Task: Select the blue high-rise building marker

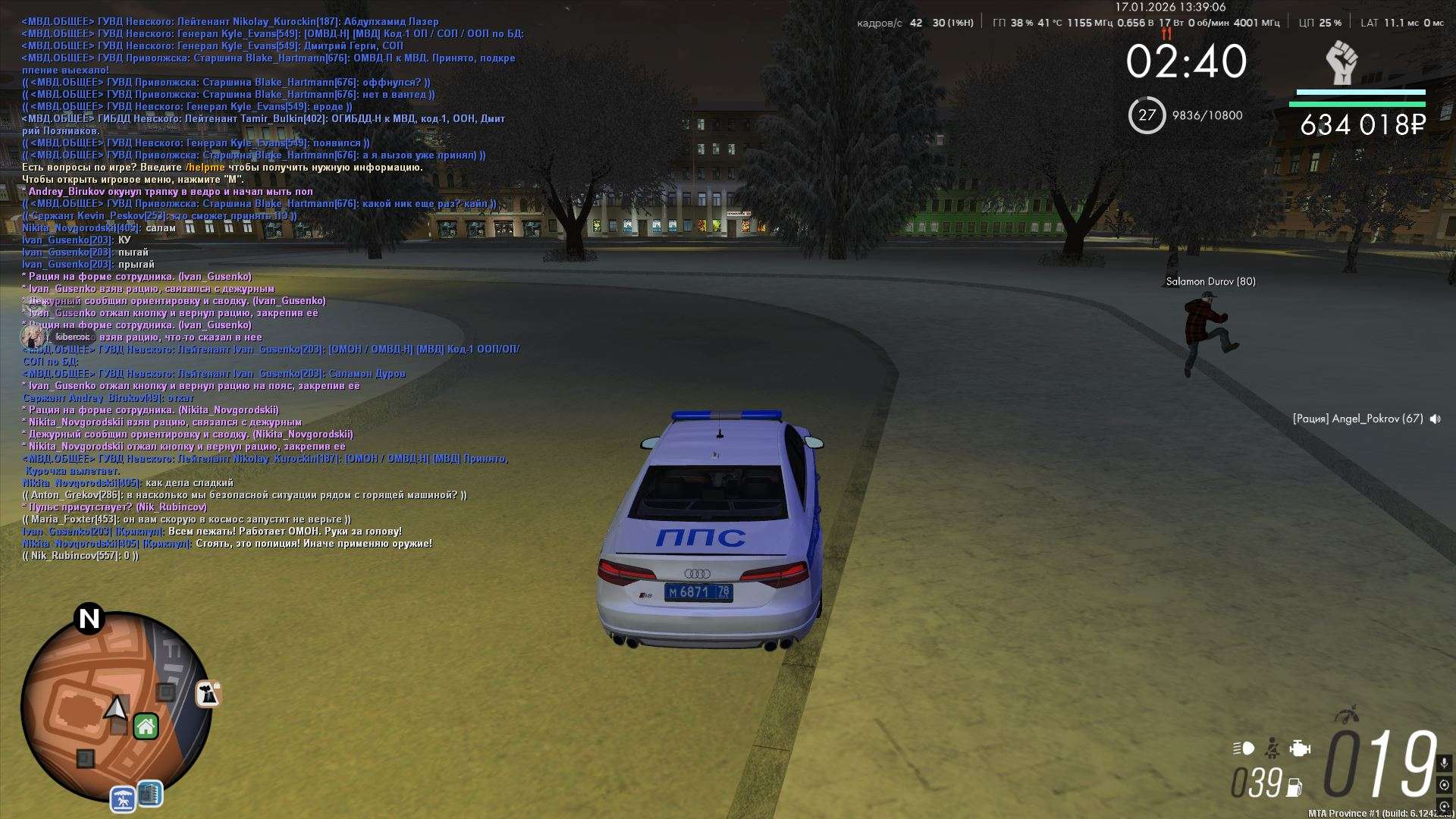Action: coord(149,794)
